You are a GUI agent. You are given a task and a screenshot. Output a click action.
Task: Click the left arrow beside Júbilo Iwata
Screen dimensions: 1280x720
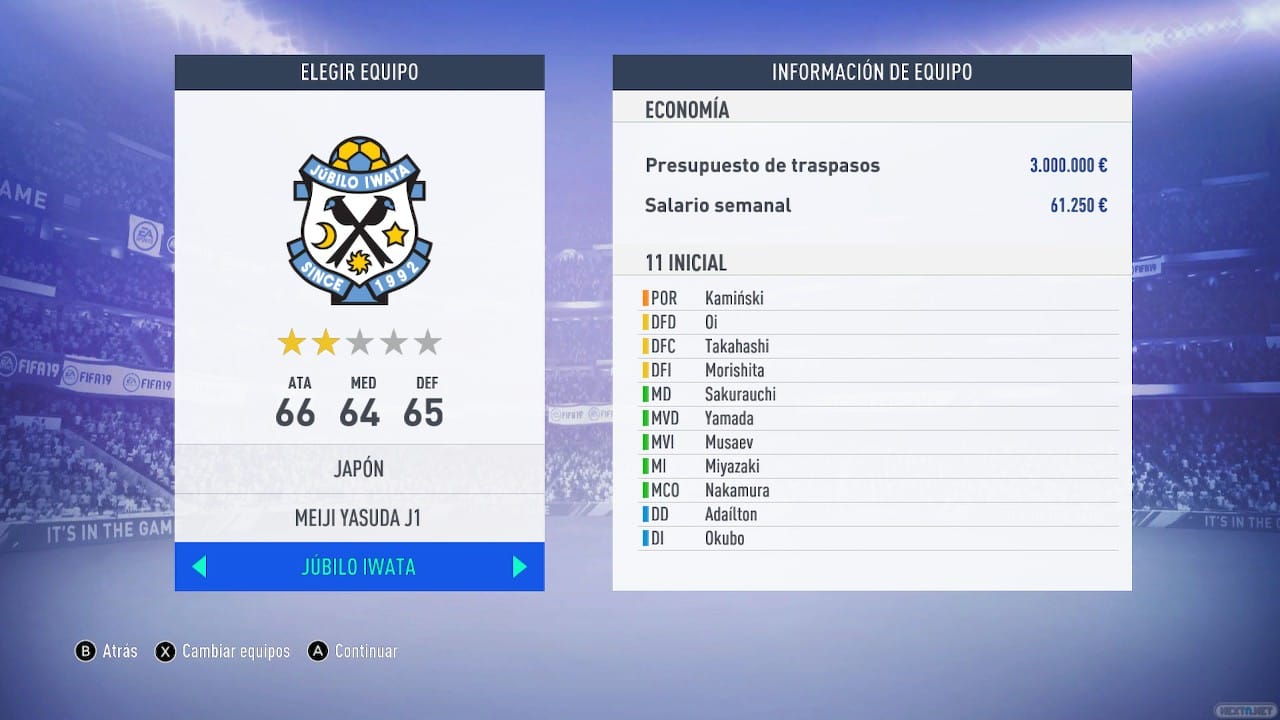[x=199, y=567]
